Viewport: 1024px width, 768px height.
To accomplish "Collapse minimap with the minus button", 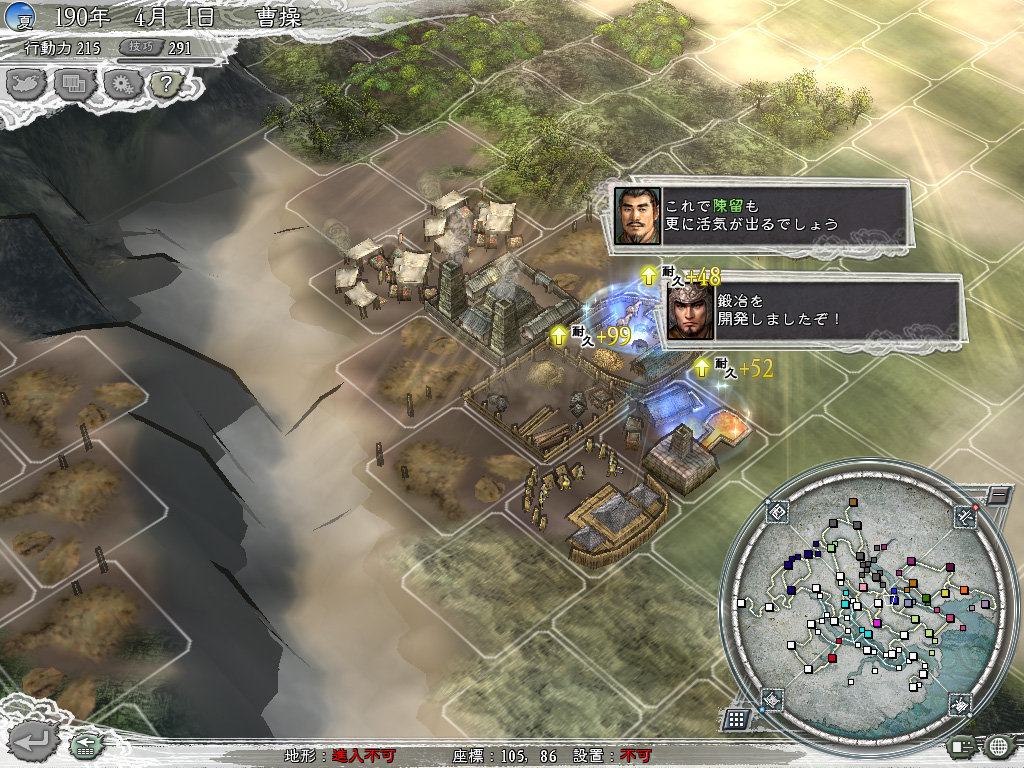I will [996, 494].
